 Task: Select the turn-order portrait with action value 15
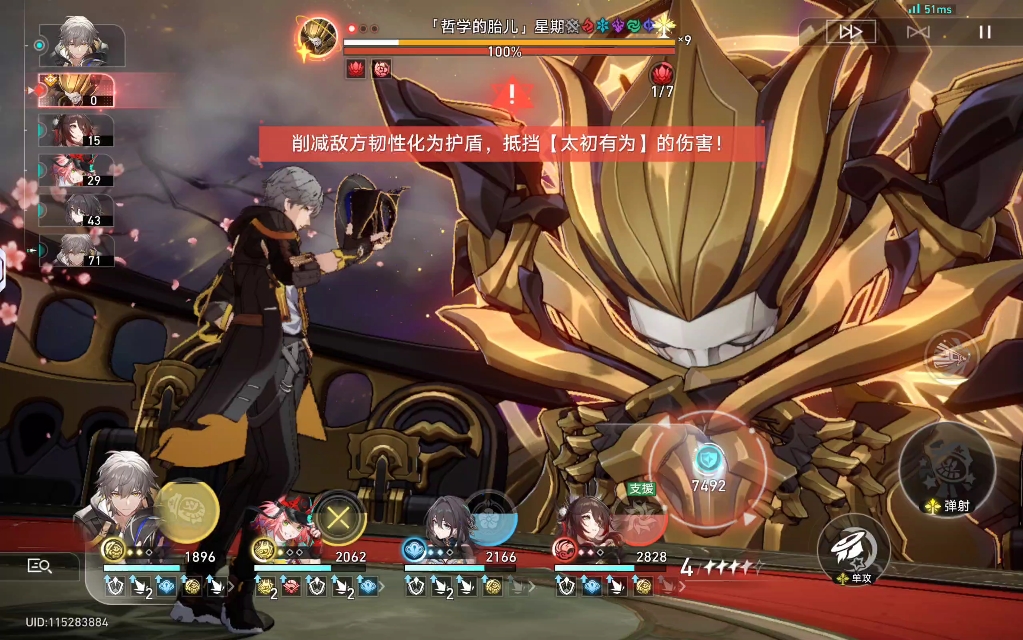76,130
